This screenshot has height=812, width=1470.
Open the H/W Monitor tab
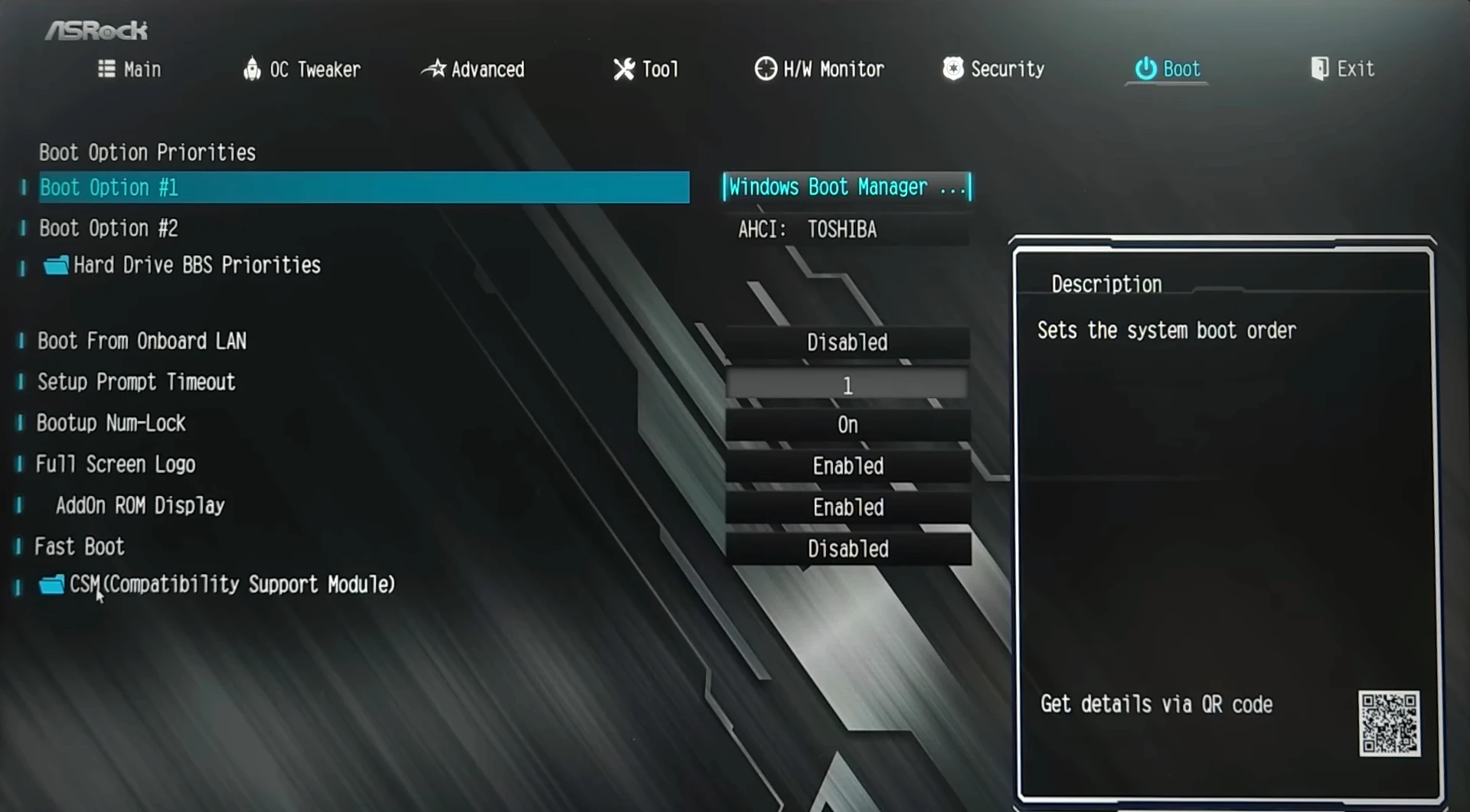[x=819, y=70]
